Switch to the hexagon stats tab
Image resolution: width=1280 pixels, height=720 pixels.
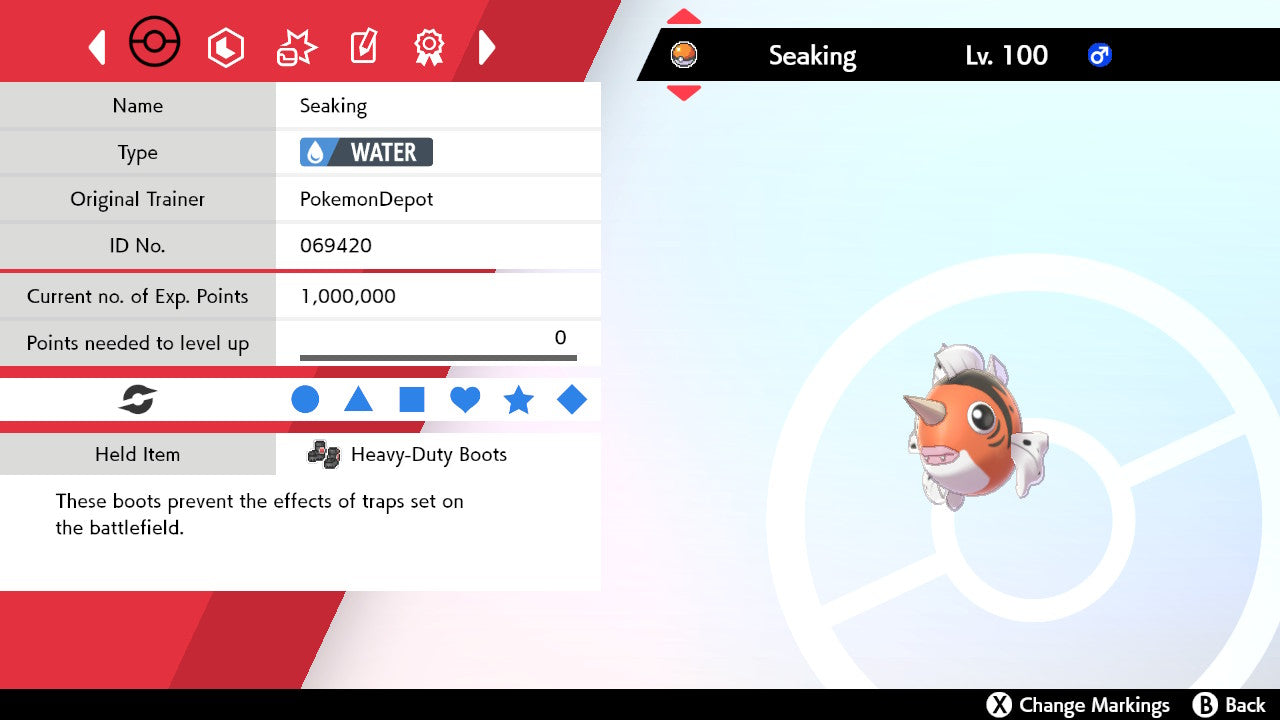pyautogui.click(x=225, y=47)
